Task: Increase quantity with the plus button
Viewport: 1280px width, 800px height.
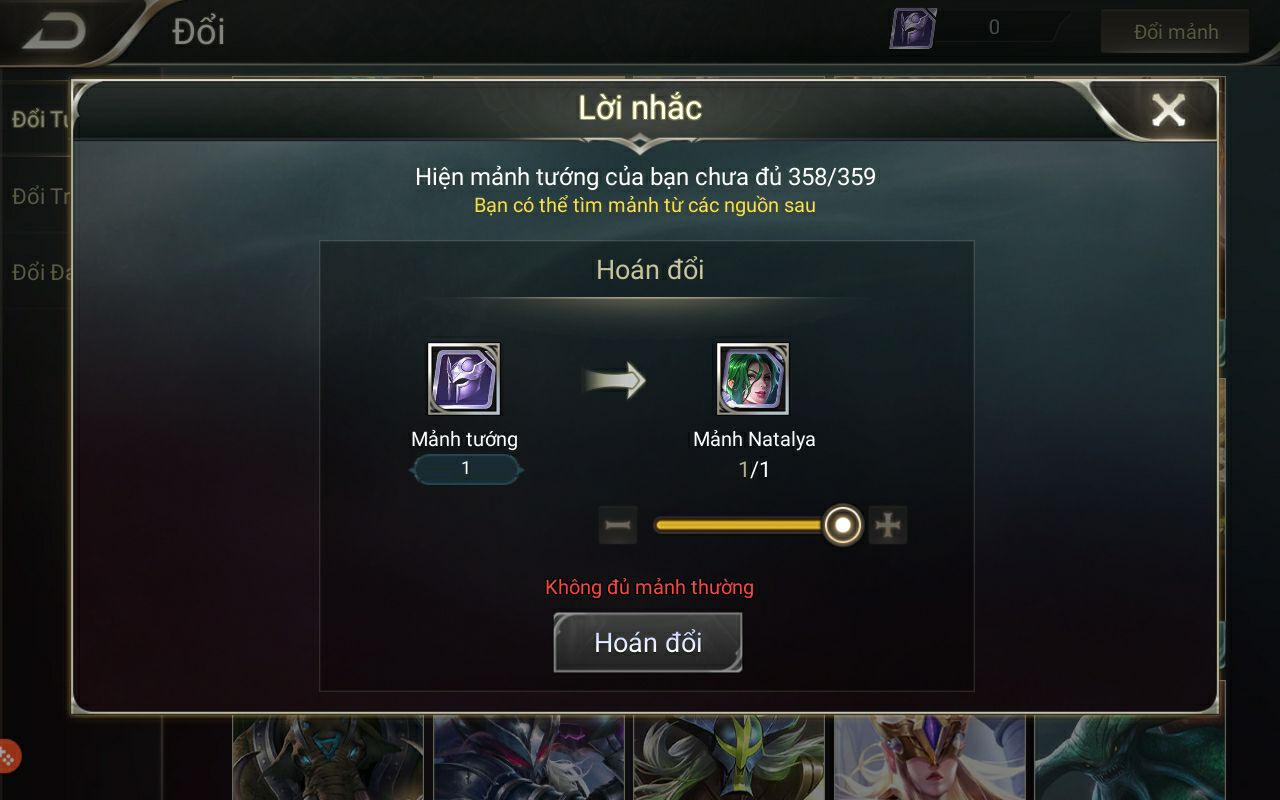Action: tap(888, 525)
